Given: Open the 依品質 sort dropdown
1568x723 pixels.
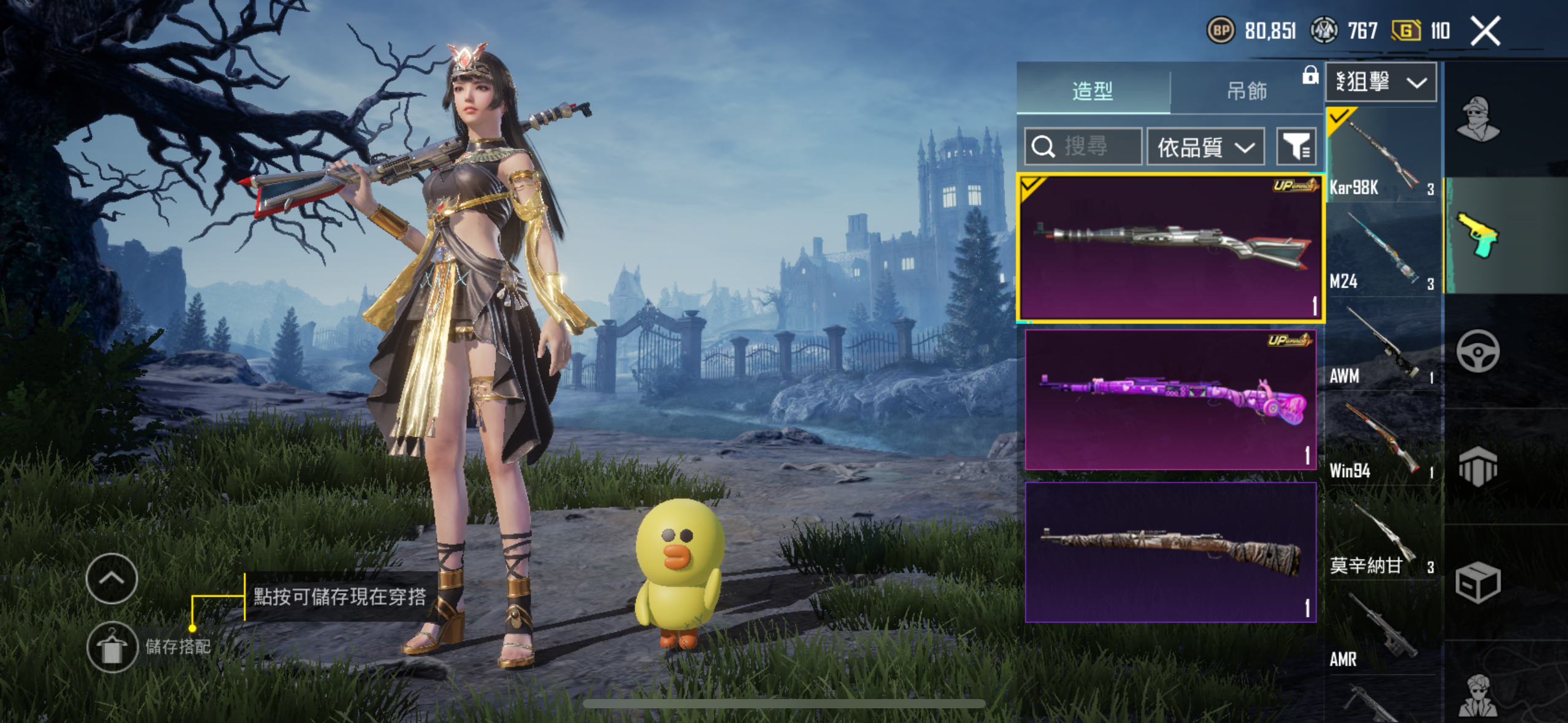Looking at the screenshot, I should click(x=1205, y=147).
